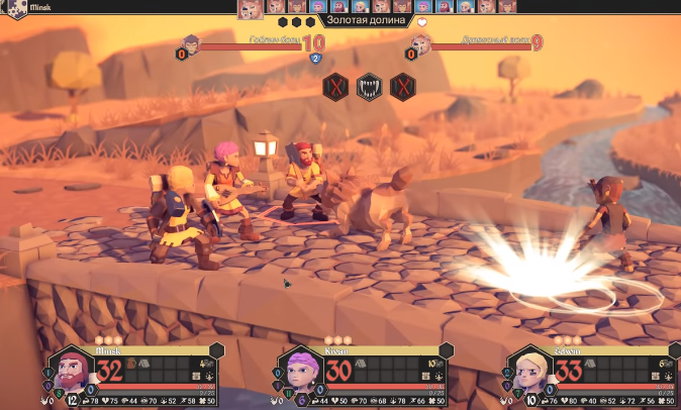Screen dimensions: 681x410
Task: Click the blue shield badge under goblin health
Action: tap(314, 59)
